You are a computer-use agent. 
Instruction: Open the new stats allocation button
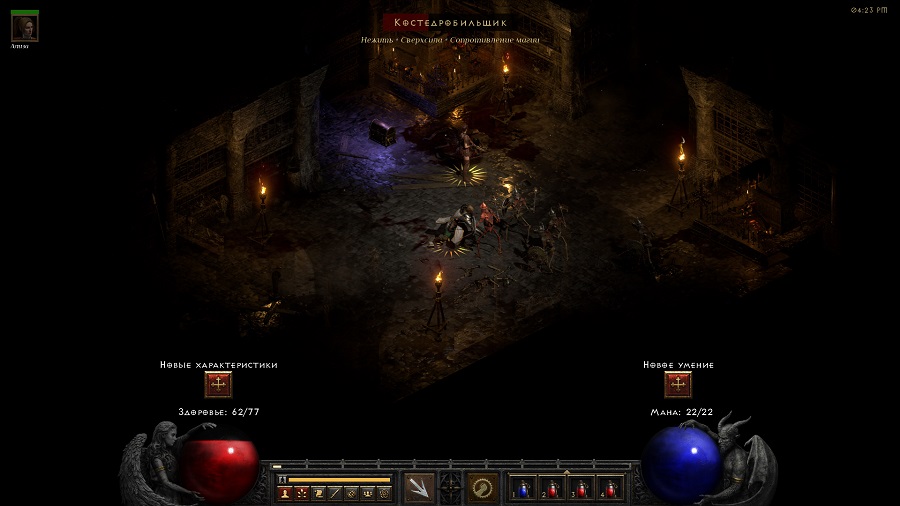click(218, 385)
